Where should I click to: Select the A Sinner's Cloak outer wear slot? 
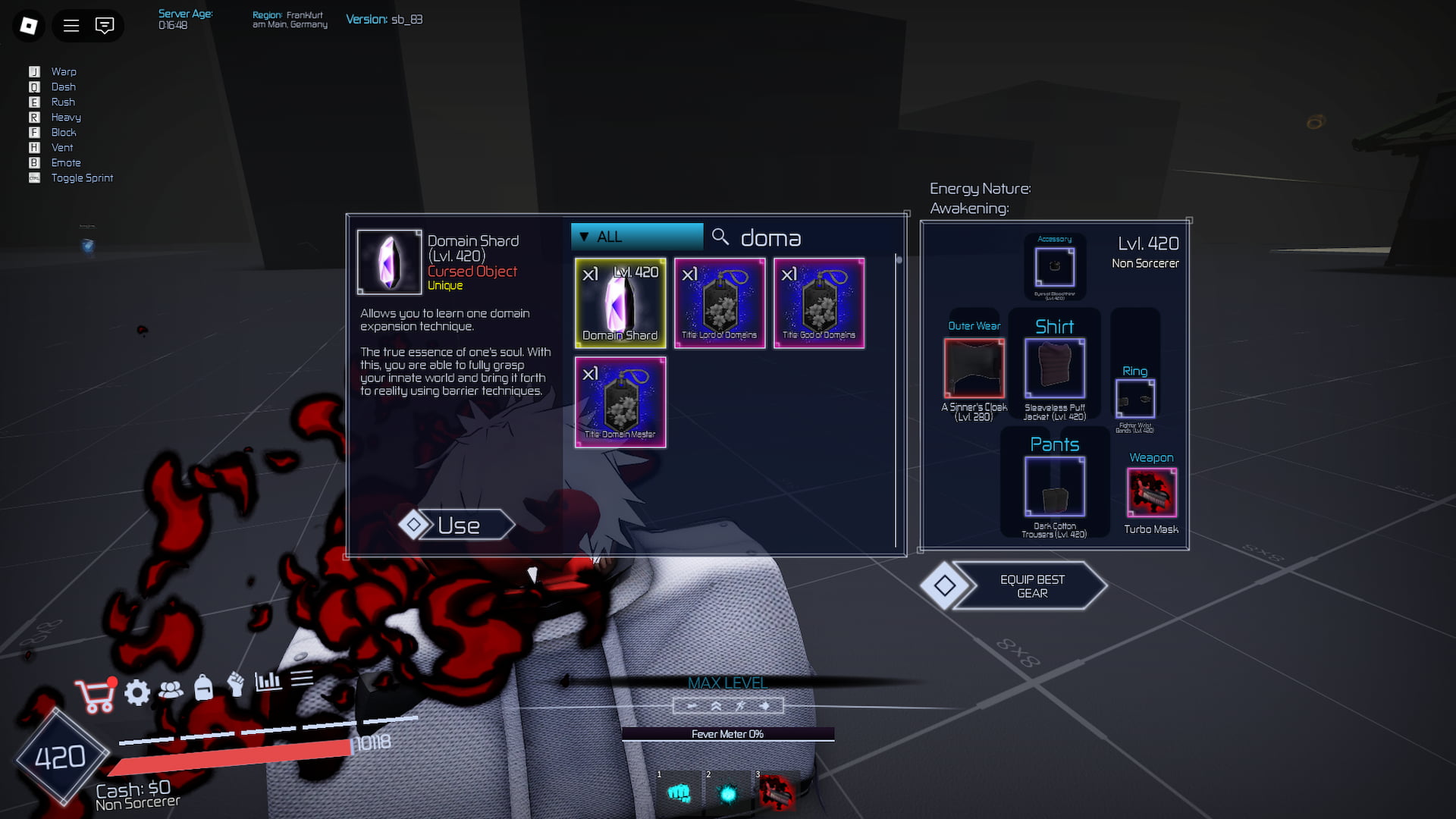coord(974,368)
